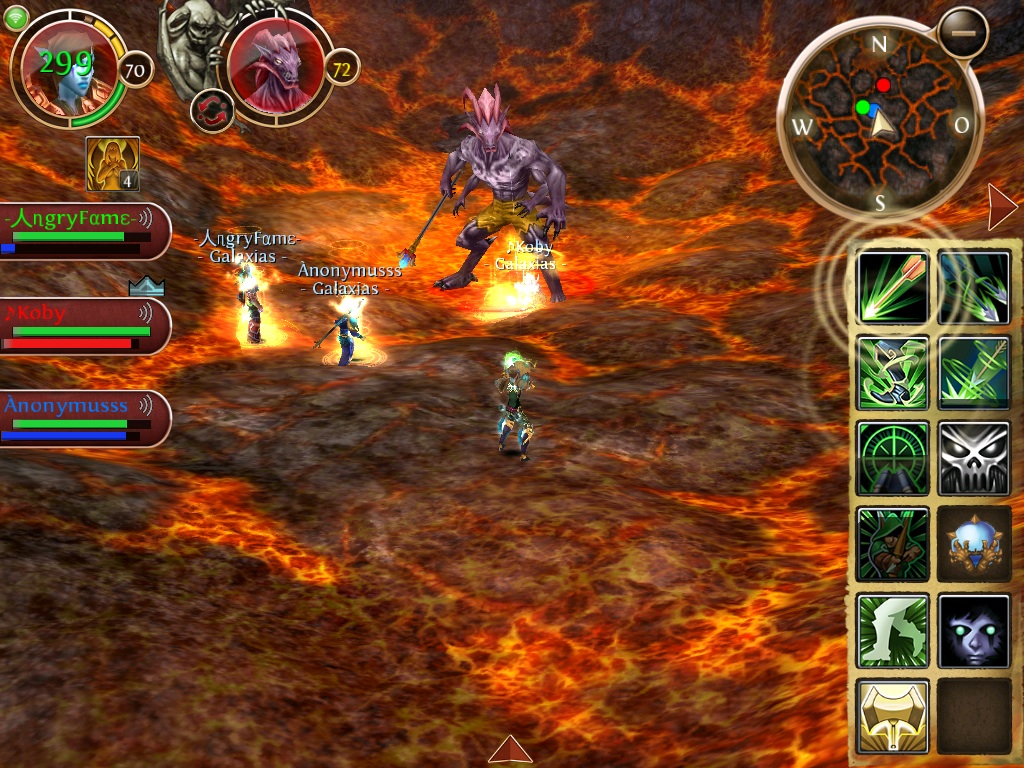Expand the side panel with right arrow
The width and height of the screenshot is (1024, 768).
pyautogui.click(x=1000, y=206)
